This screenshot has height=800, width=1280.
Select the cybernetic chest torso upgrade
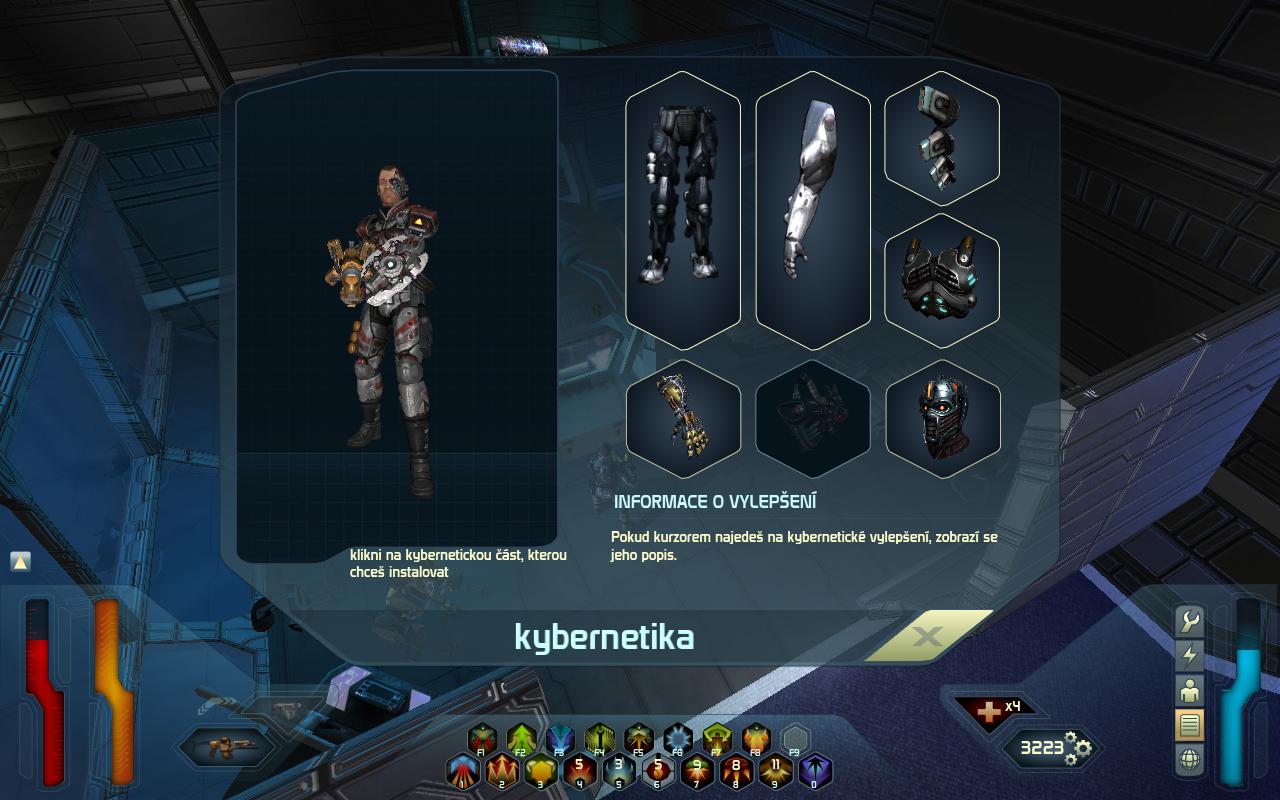[942, 281]
